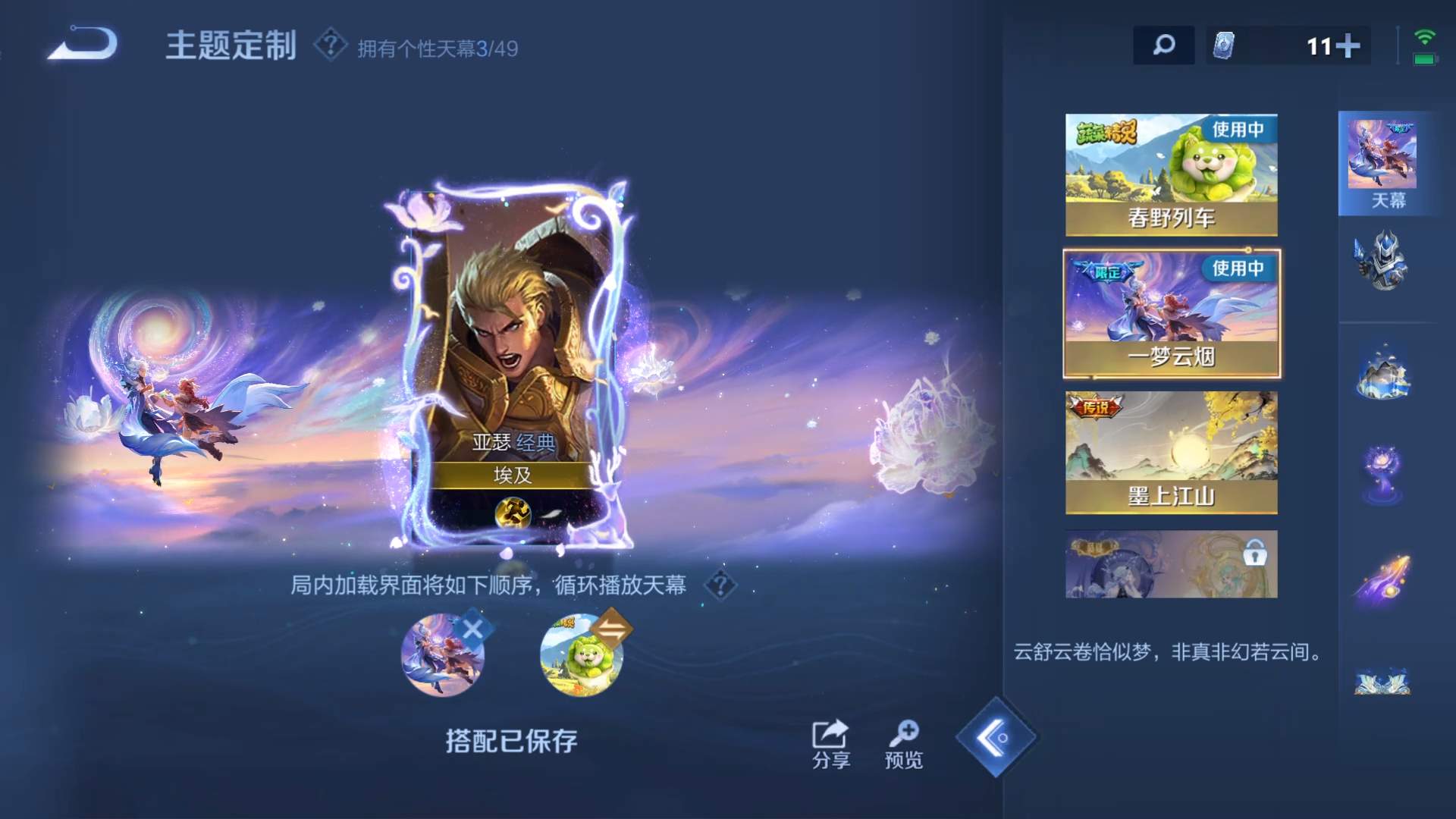Remove 一梦云烟 from the rotation queue
Viewport: 1456px width, 819px height.
tap(472, 629)
